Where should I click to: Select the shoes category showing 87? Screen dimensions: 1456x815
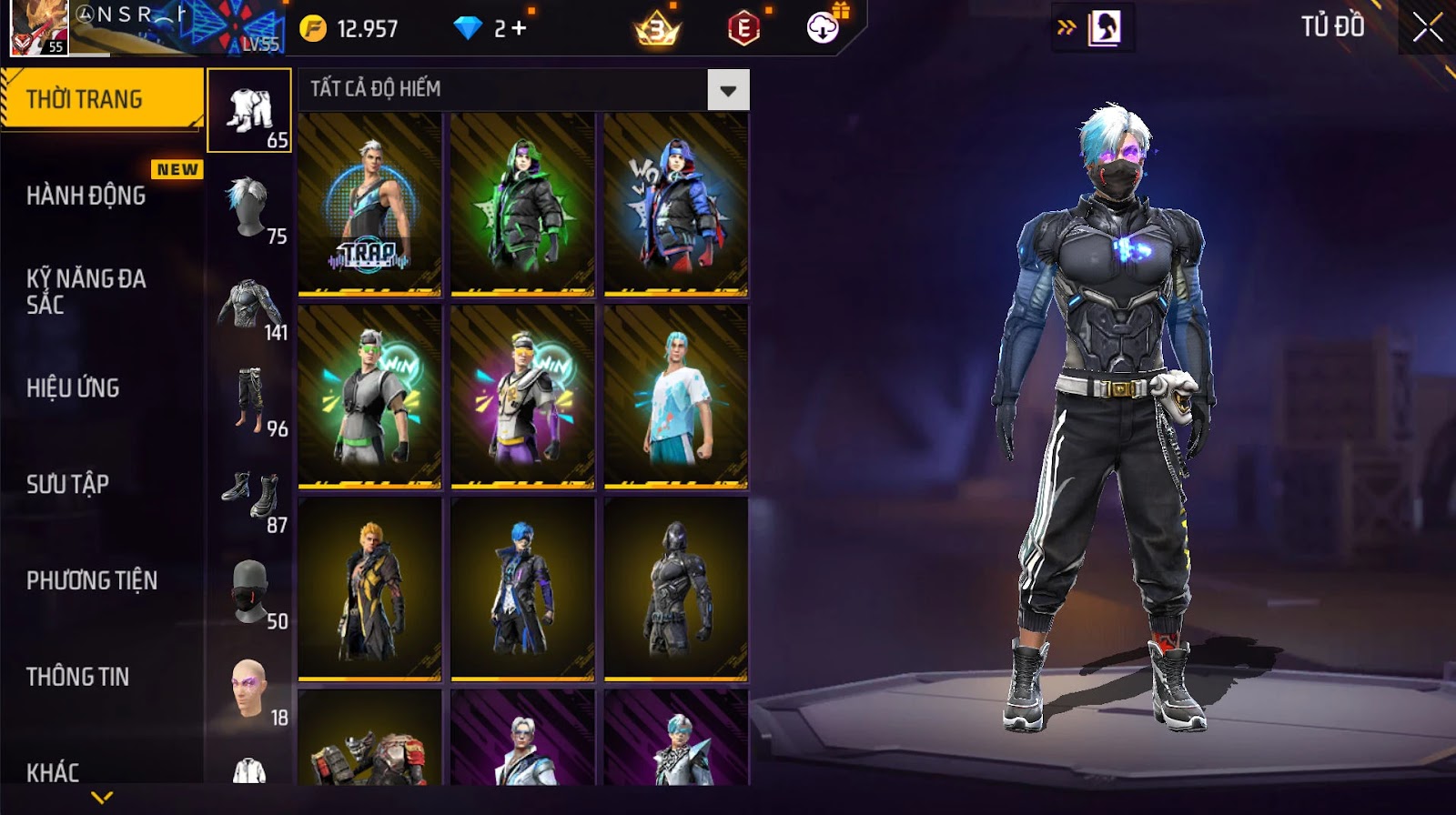pos(249,497)
